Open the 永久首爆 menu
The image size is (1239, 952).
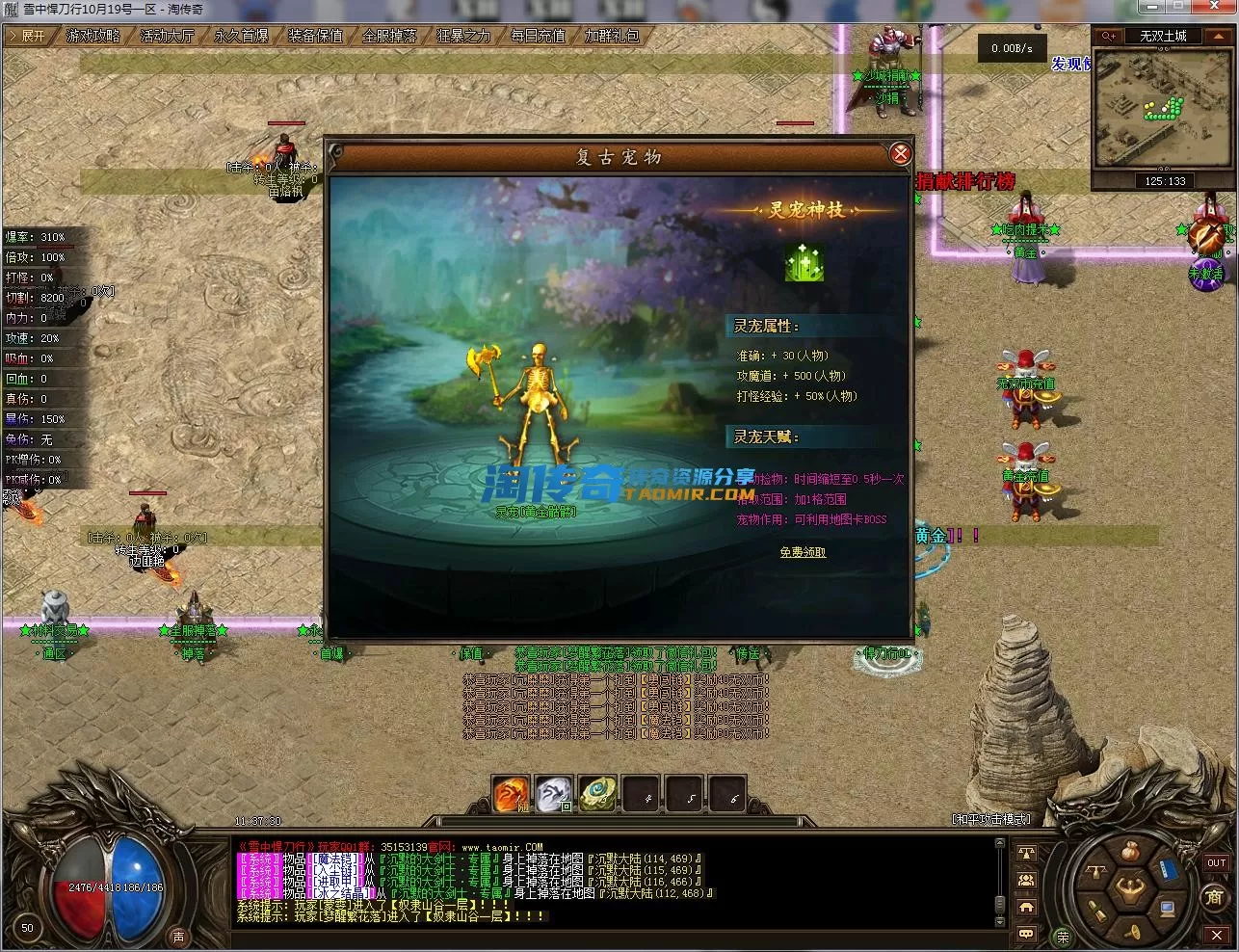pyautogui.click(x=241, y=36)
